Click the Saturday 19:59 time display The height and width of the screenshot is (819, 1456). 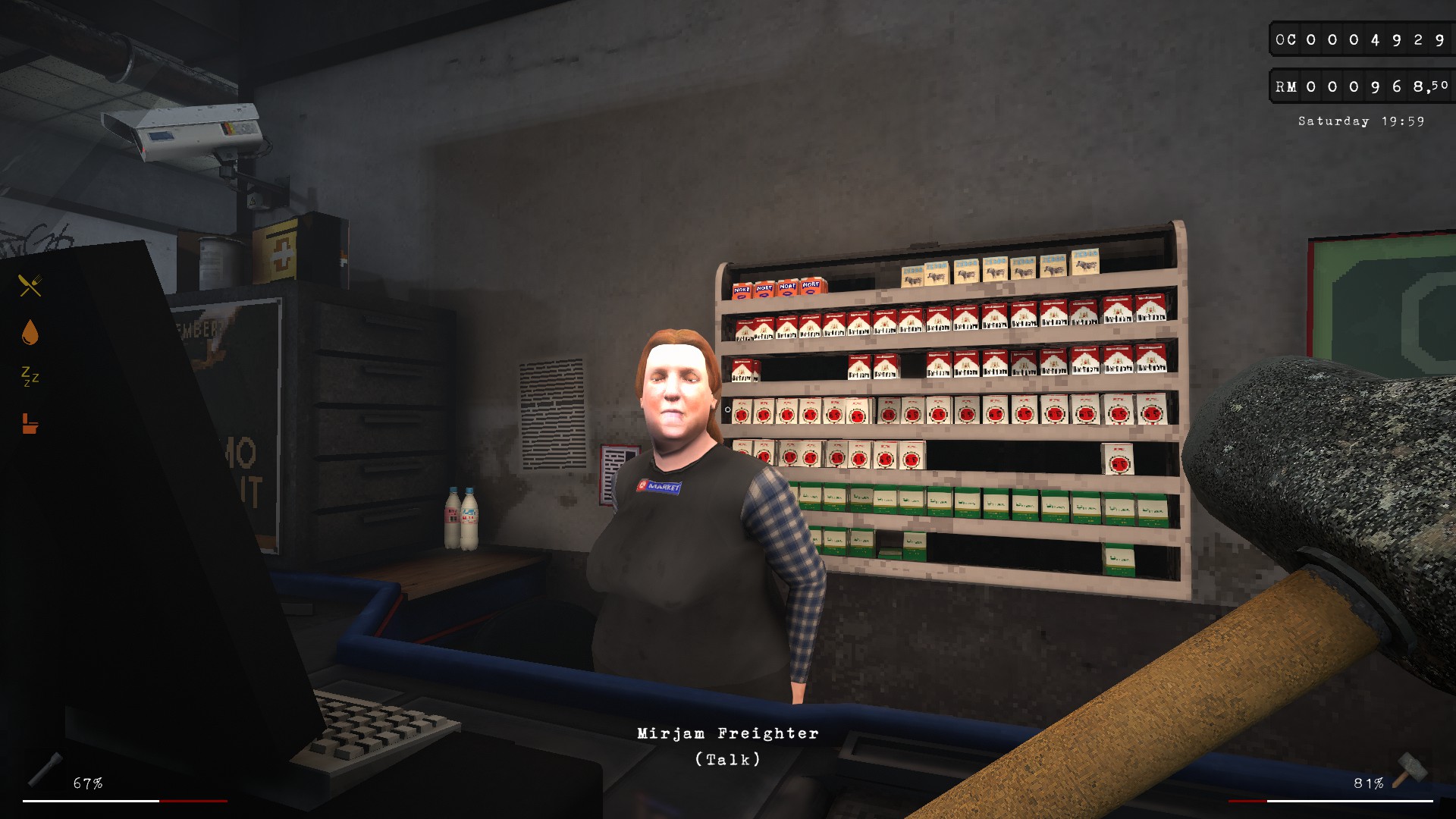1361,121
